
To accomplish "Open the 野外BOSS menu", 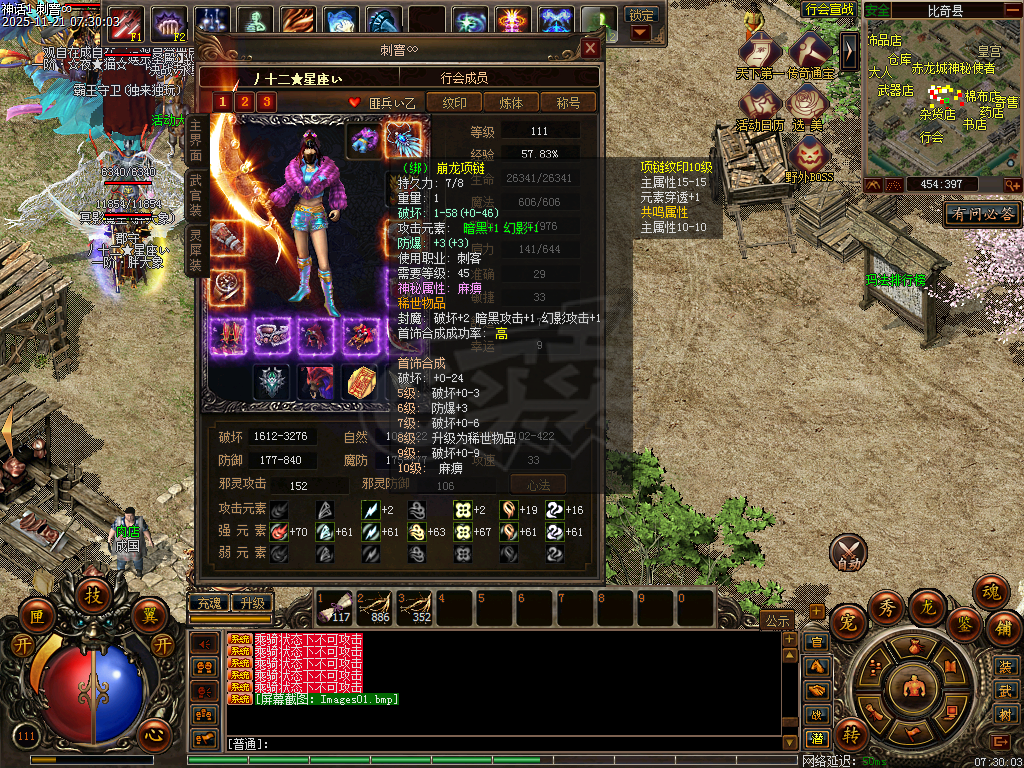I will click(x=808, y=158).
